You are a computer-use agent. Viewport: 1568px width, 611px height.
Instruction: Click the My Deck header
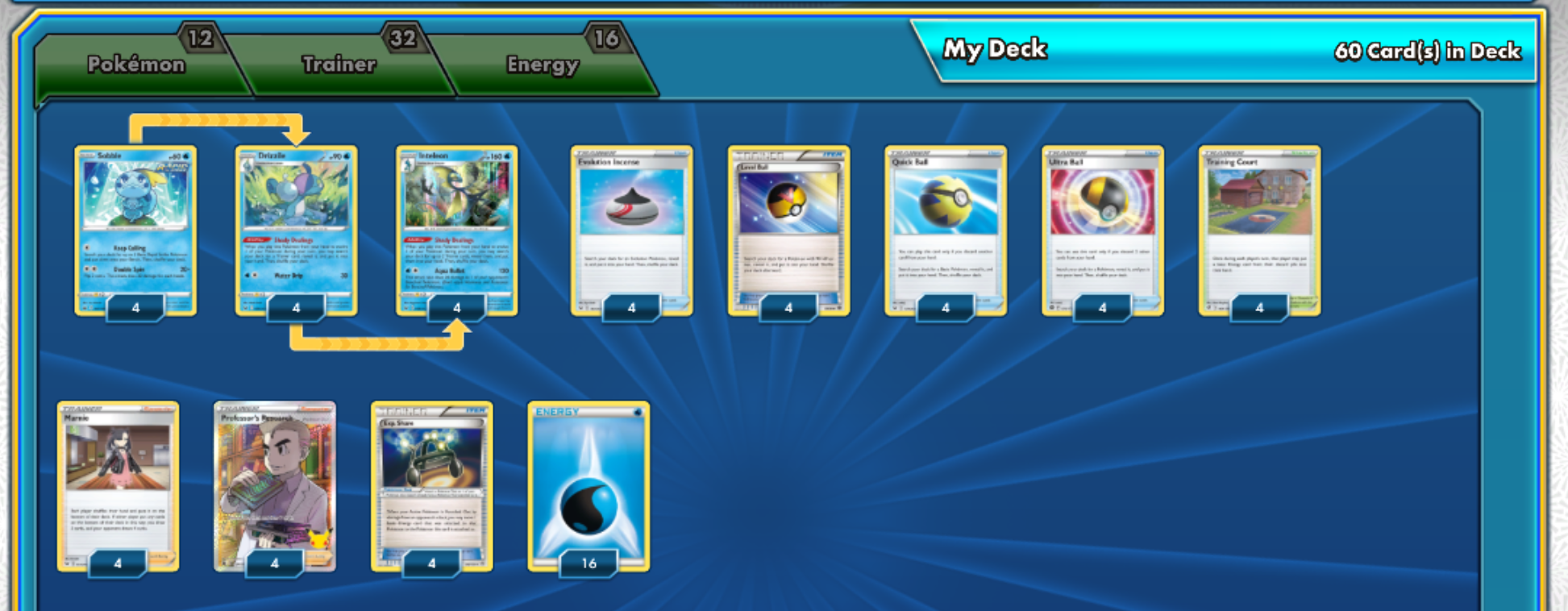[994, 51]
